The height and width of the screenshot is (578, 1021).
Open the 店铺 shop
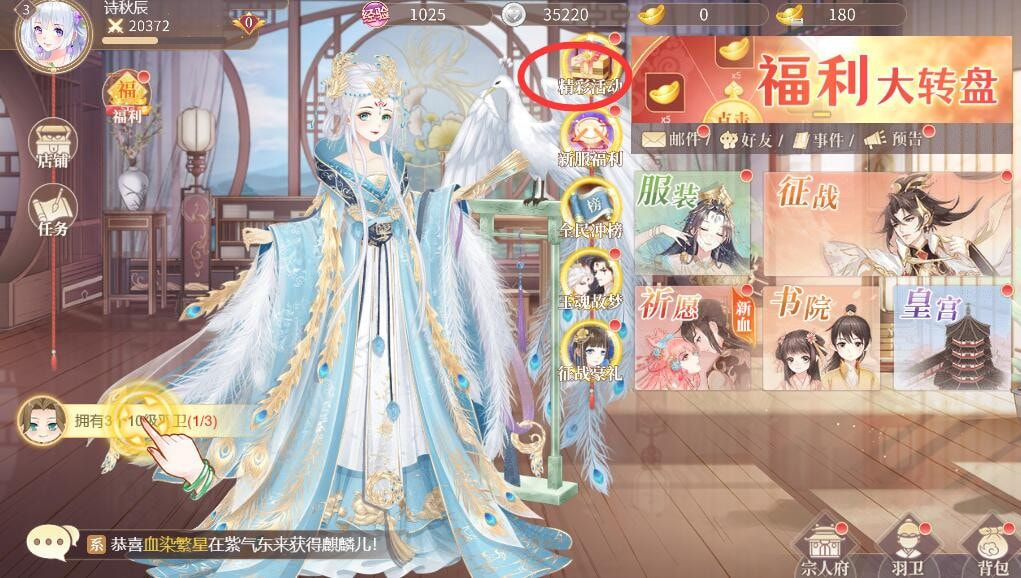click(52, 144)
